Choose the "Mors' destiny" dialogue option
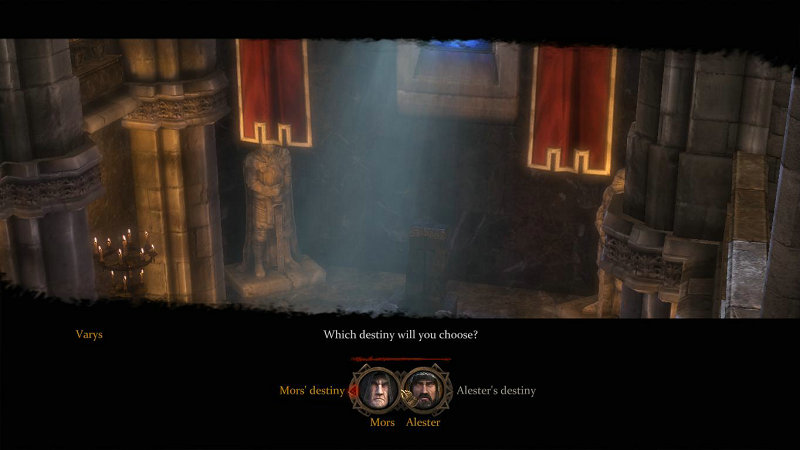Image resolution: width=800 pixels, height=450 pixels. point(311,391)
